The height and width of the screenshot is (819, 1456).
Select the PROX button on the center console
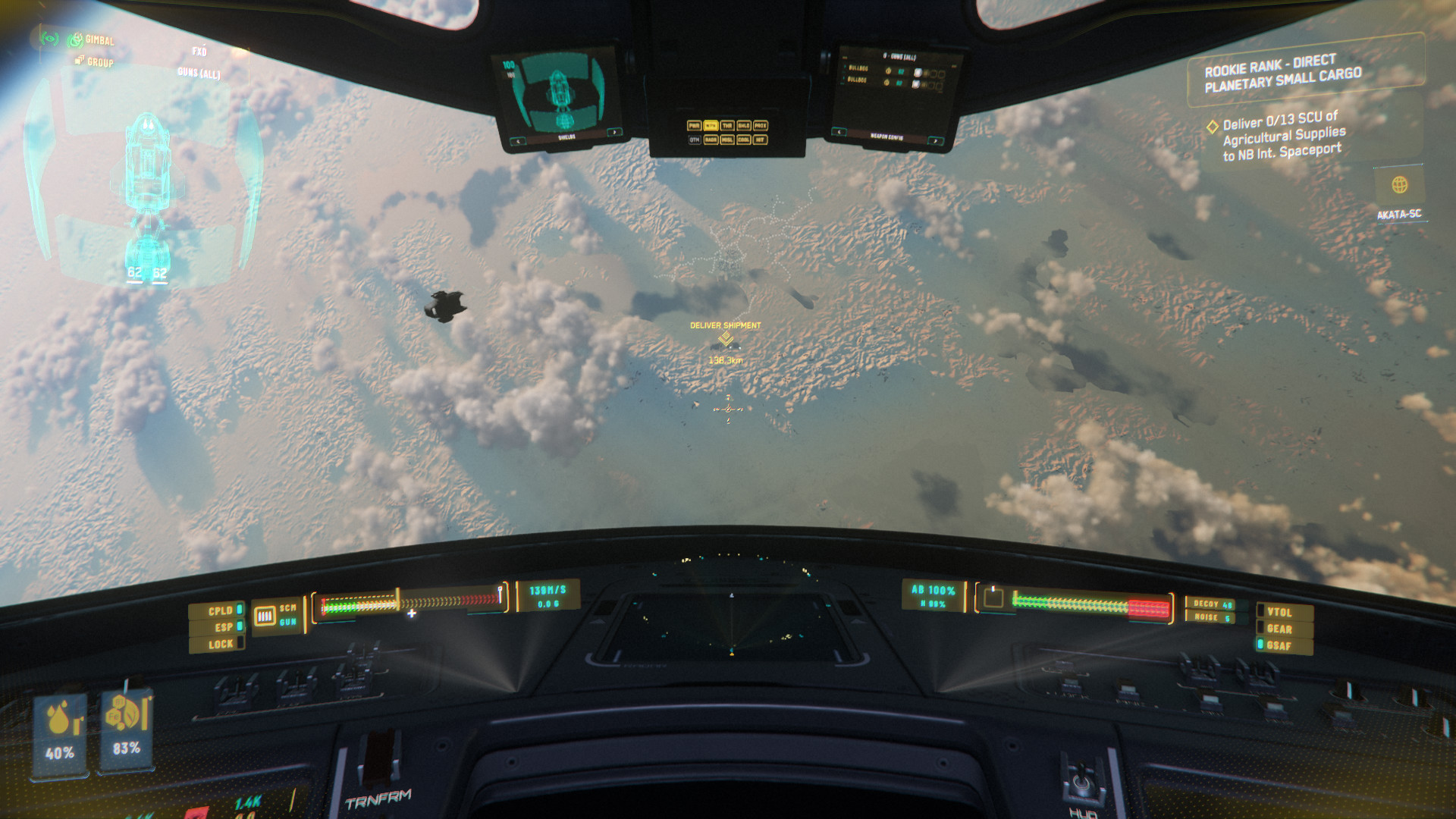pos(761,125)
